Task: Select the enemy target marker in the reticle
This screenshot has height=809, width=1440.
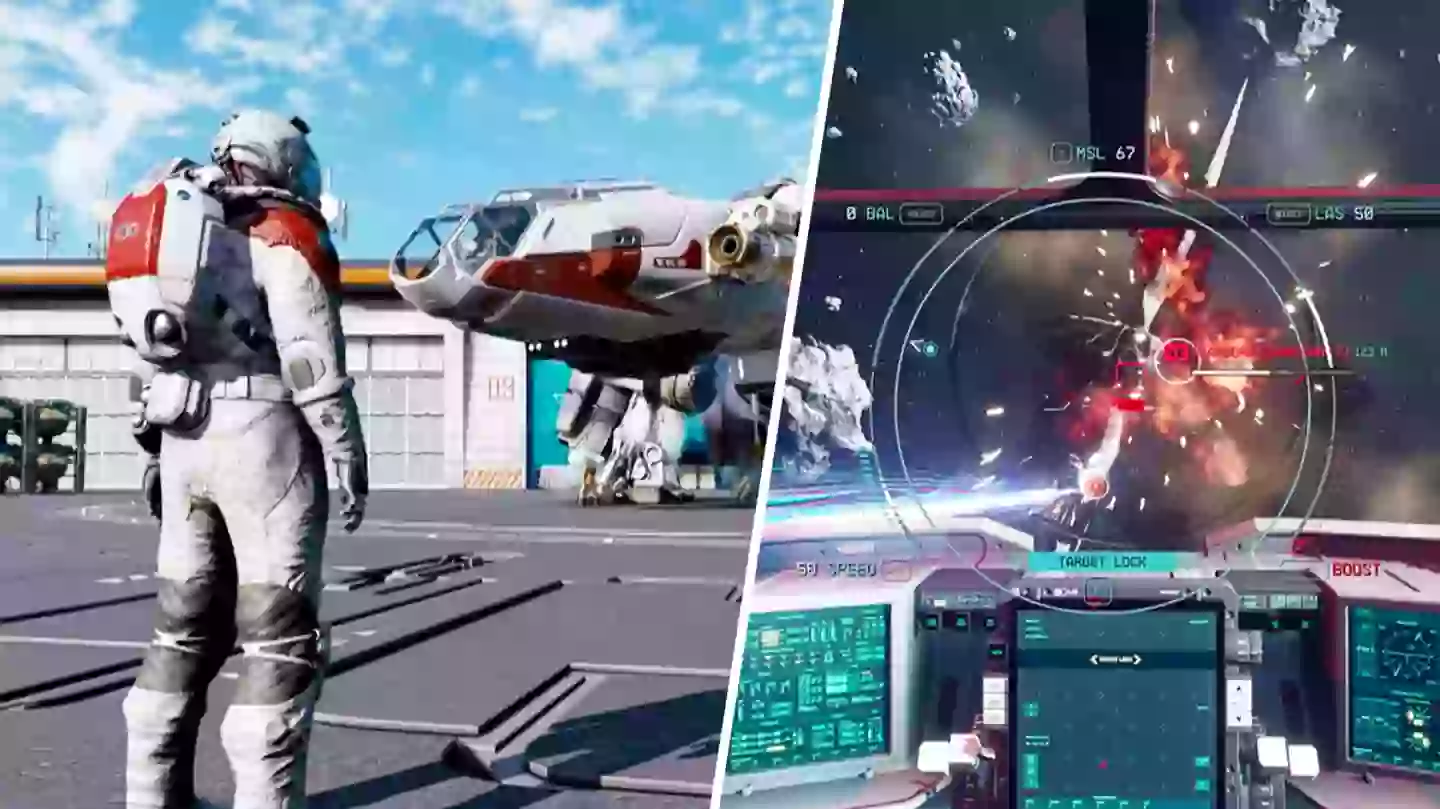Action: [x=1177, y=353]
